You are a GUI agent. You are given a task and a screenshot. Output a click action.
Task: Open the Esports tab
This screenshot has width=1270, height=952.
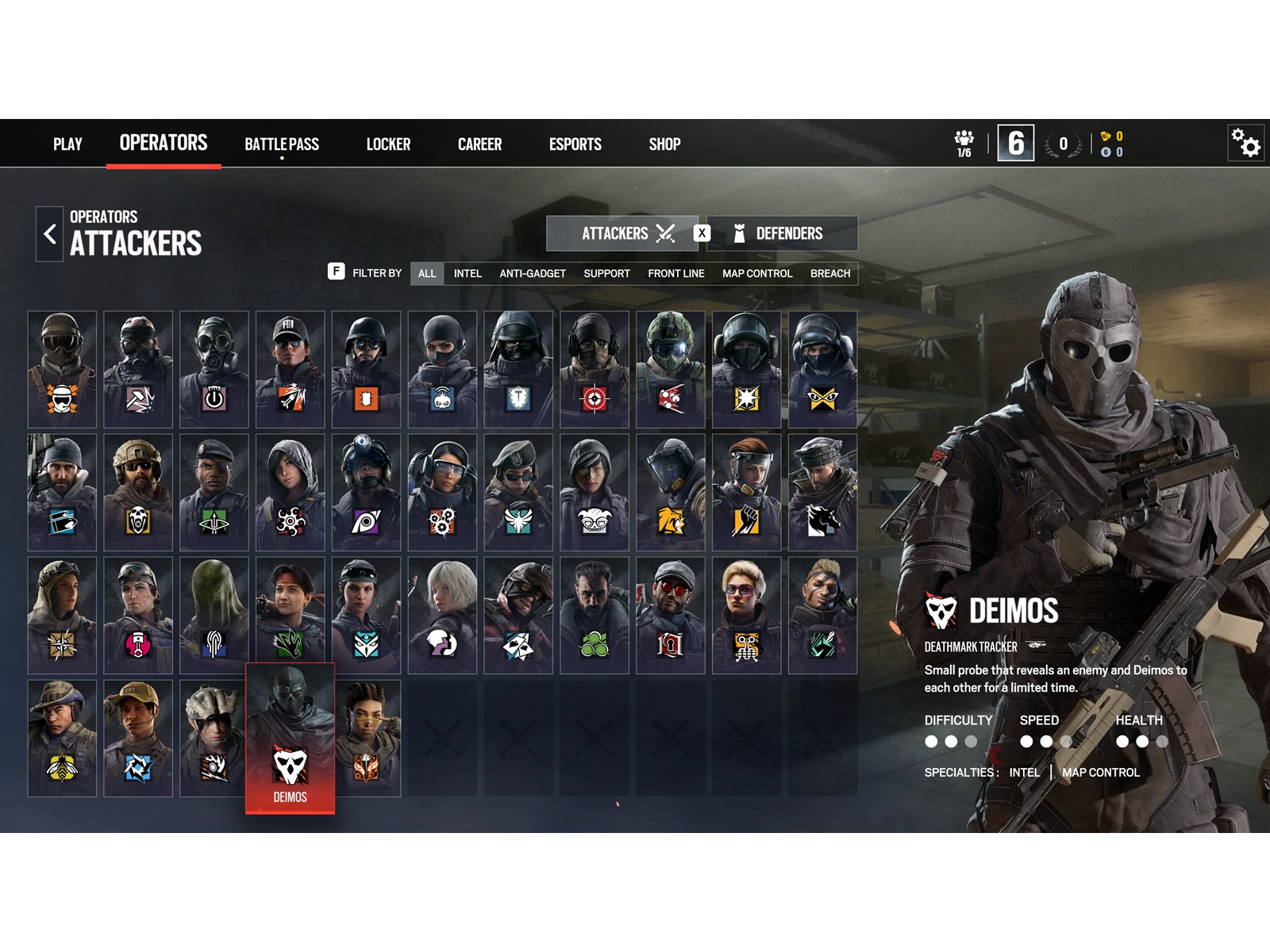[575, 144]
